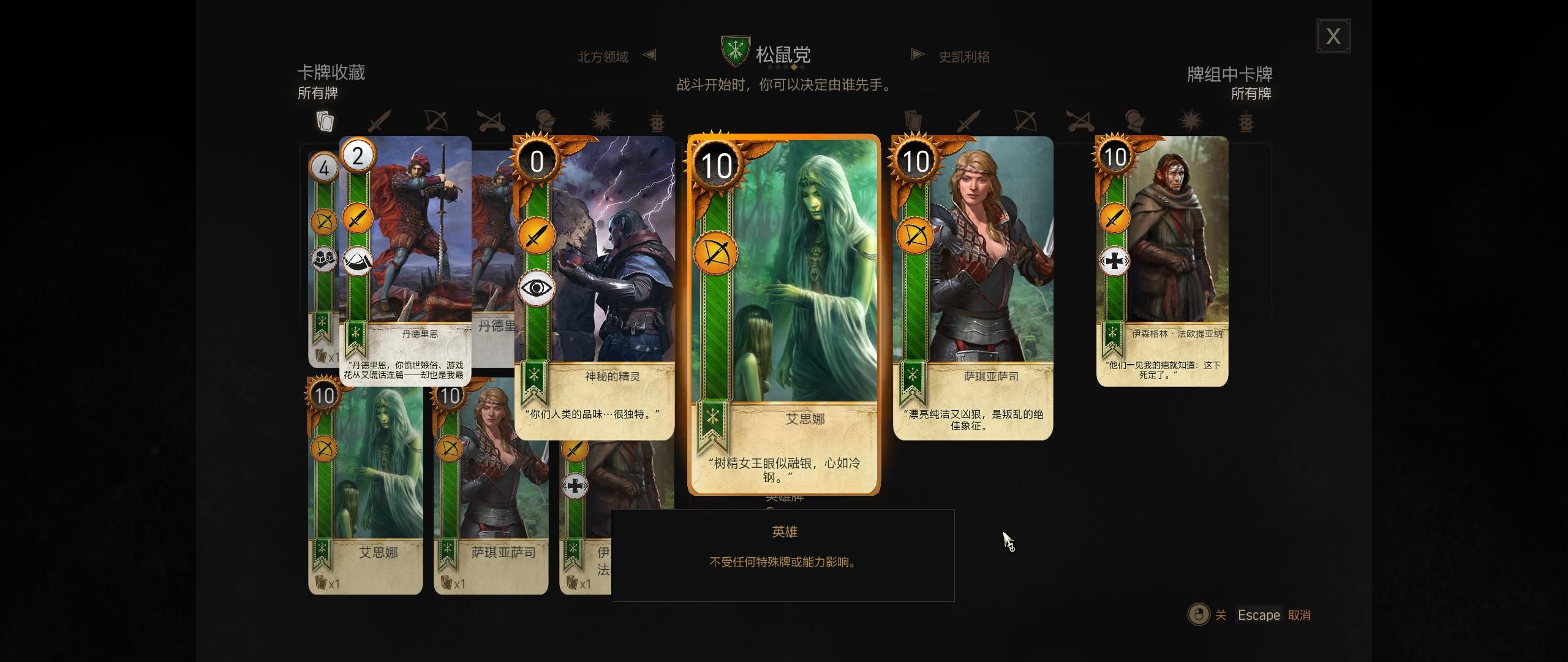Switch deck to 北方领域 faction
The width and height of the screenshot is (1568, 662).
602,56
